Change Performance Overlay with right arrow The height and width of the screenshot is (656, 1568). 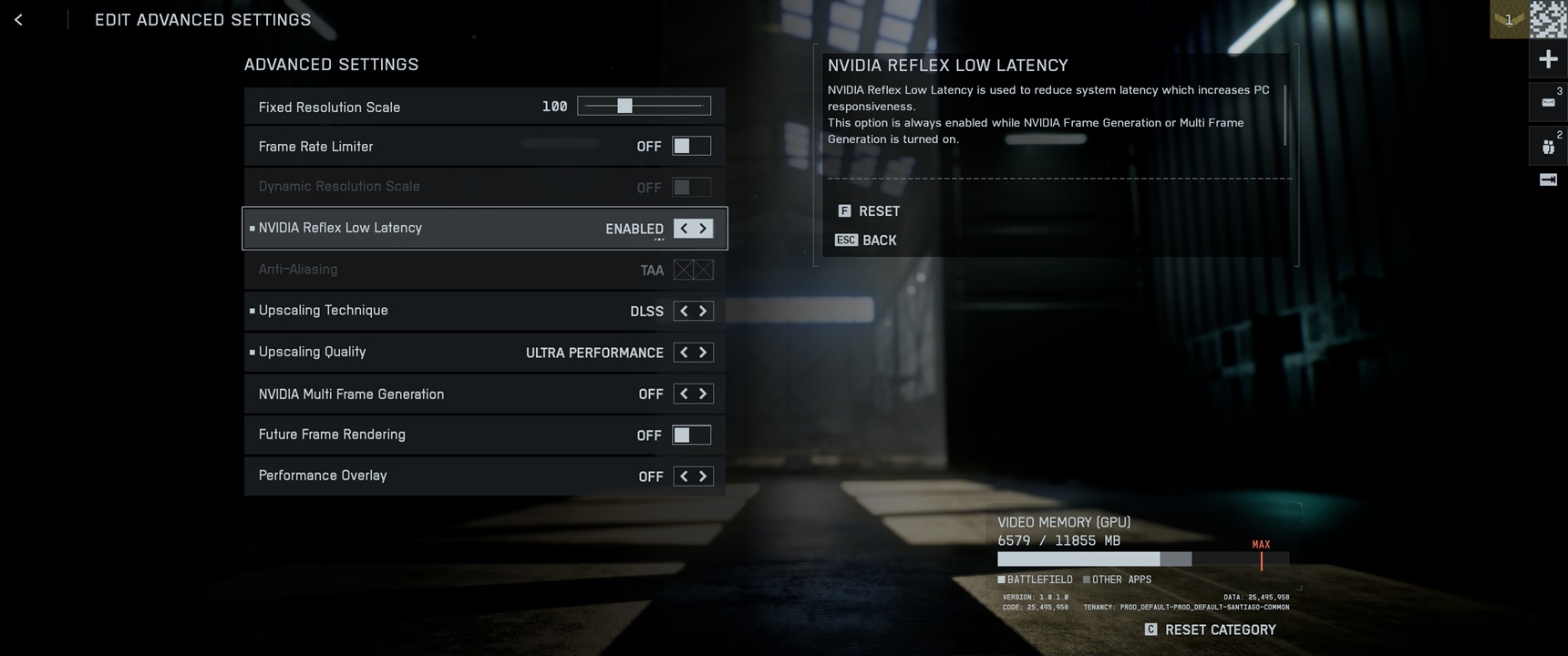pyautogui.click(x=703, y=476)
